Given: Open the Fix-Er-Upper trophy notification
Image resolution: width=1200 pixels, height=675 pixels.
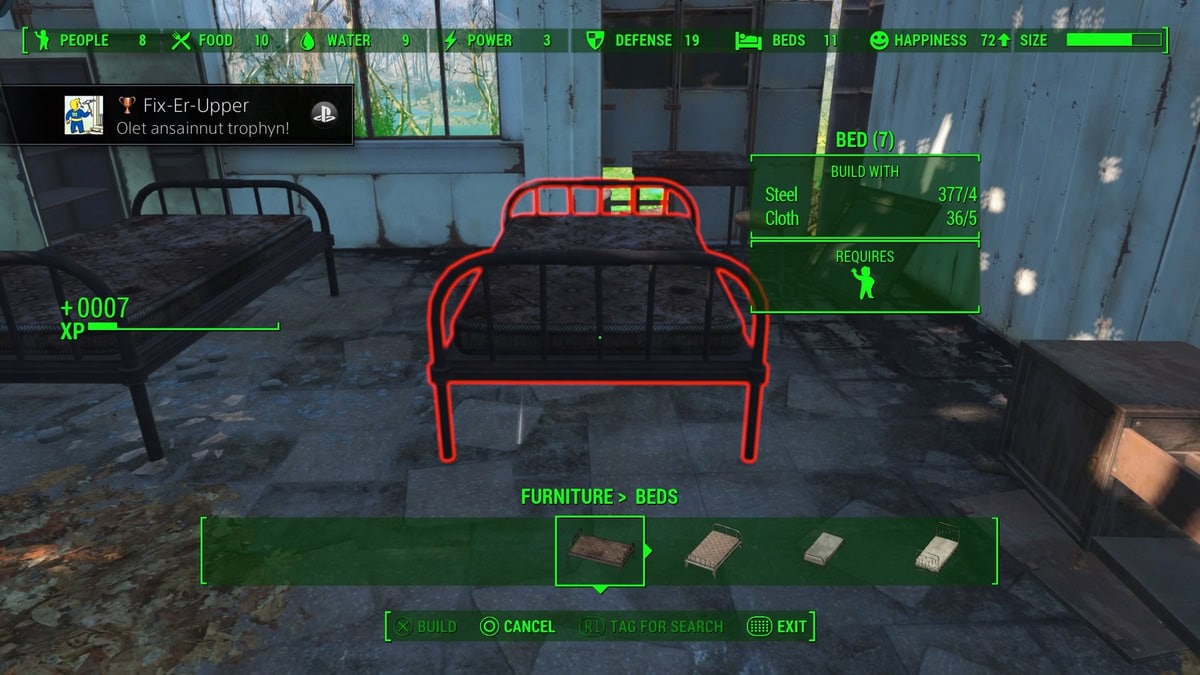Looking at the screenshot, I should pyautogui.click(x=178, y=116).
